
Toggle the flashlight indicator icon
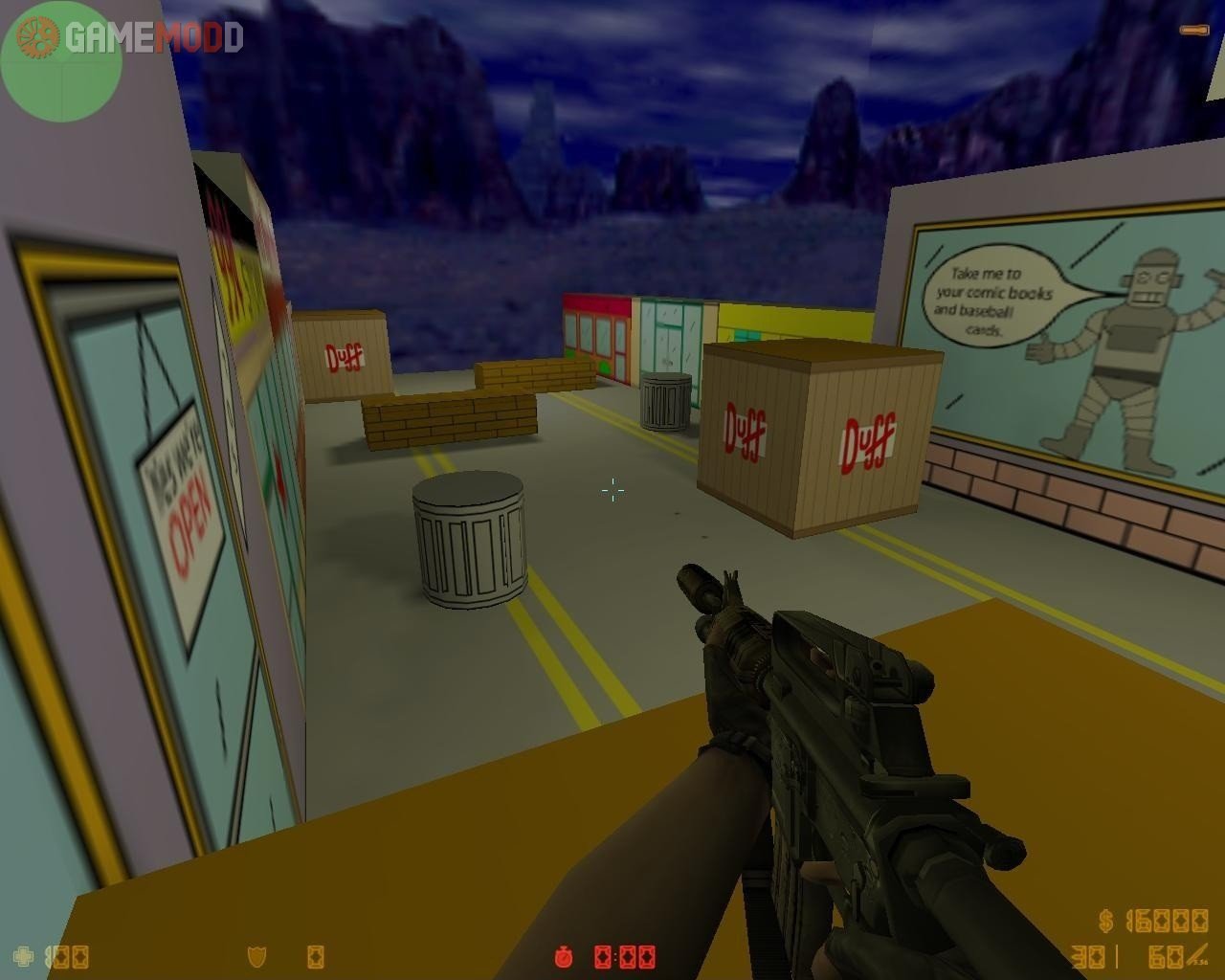1193,31
